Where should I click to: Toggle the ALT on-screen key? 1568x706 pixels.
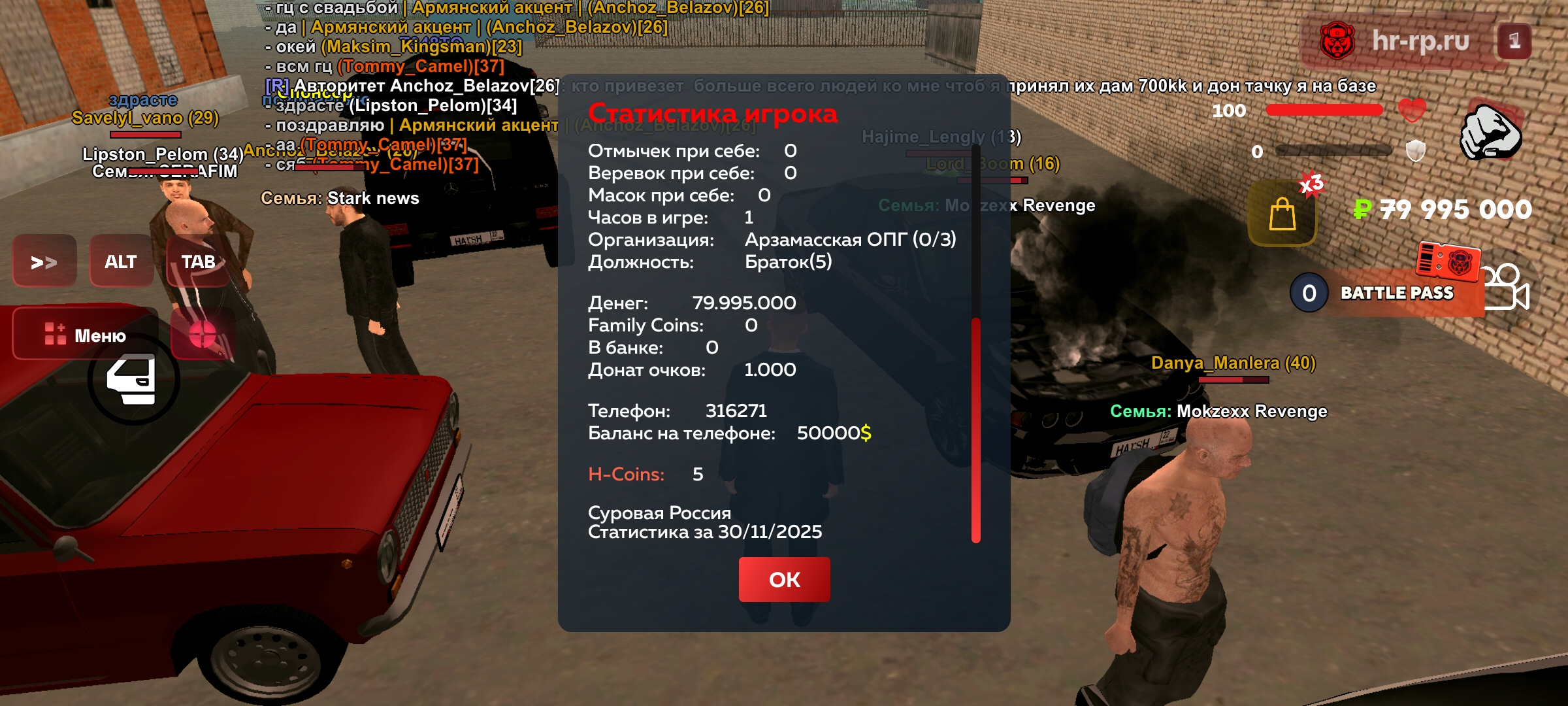pos(120,261)
